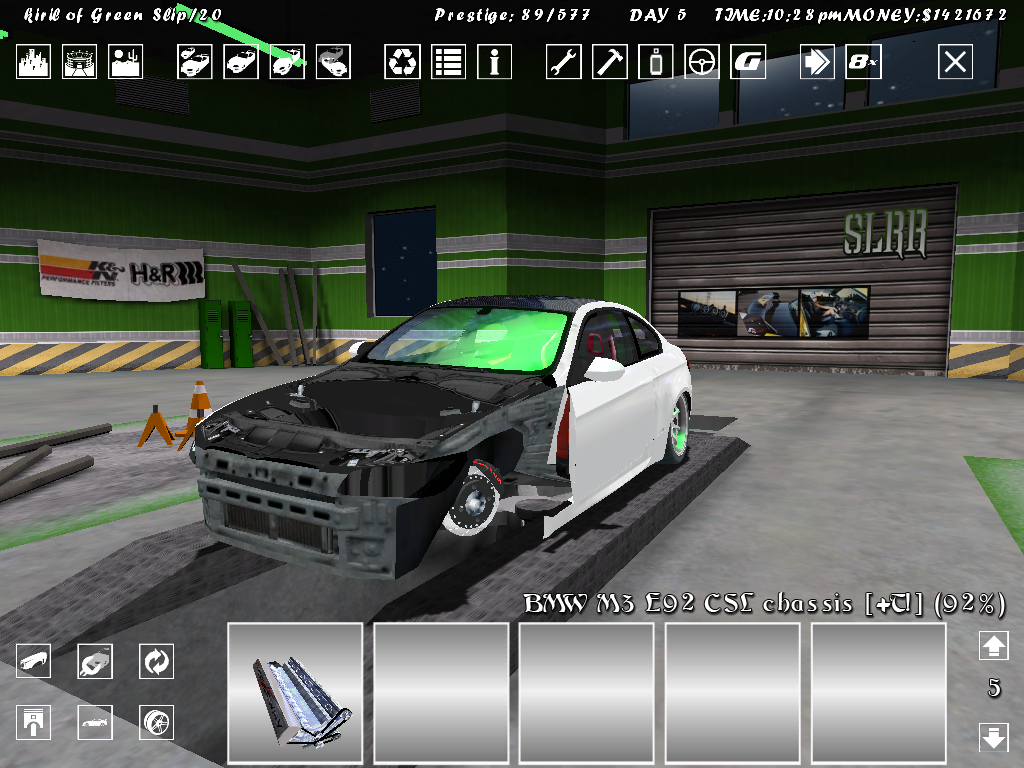Open the city skyline icon
1024x768 pixels.
pyautogui.click(x=33, y=62)
